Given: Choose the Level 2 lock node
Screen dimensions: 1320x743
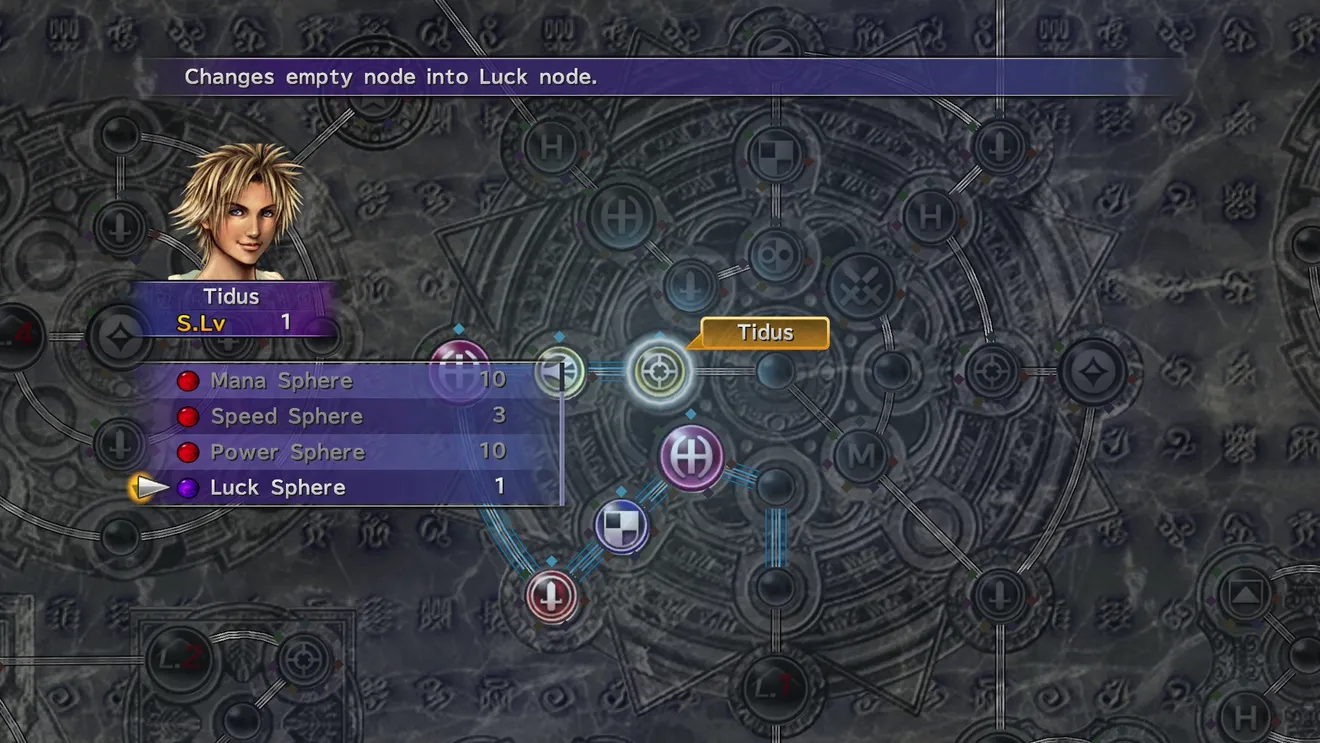Looking at the screenshot, I should coord(178,658).
